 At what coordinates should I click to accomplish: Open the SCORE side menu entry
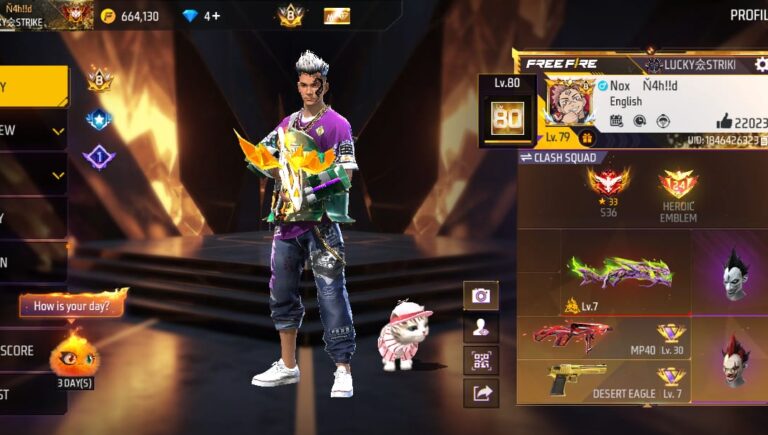tap(30, 351)
